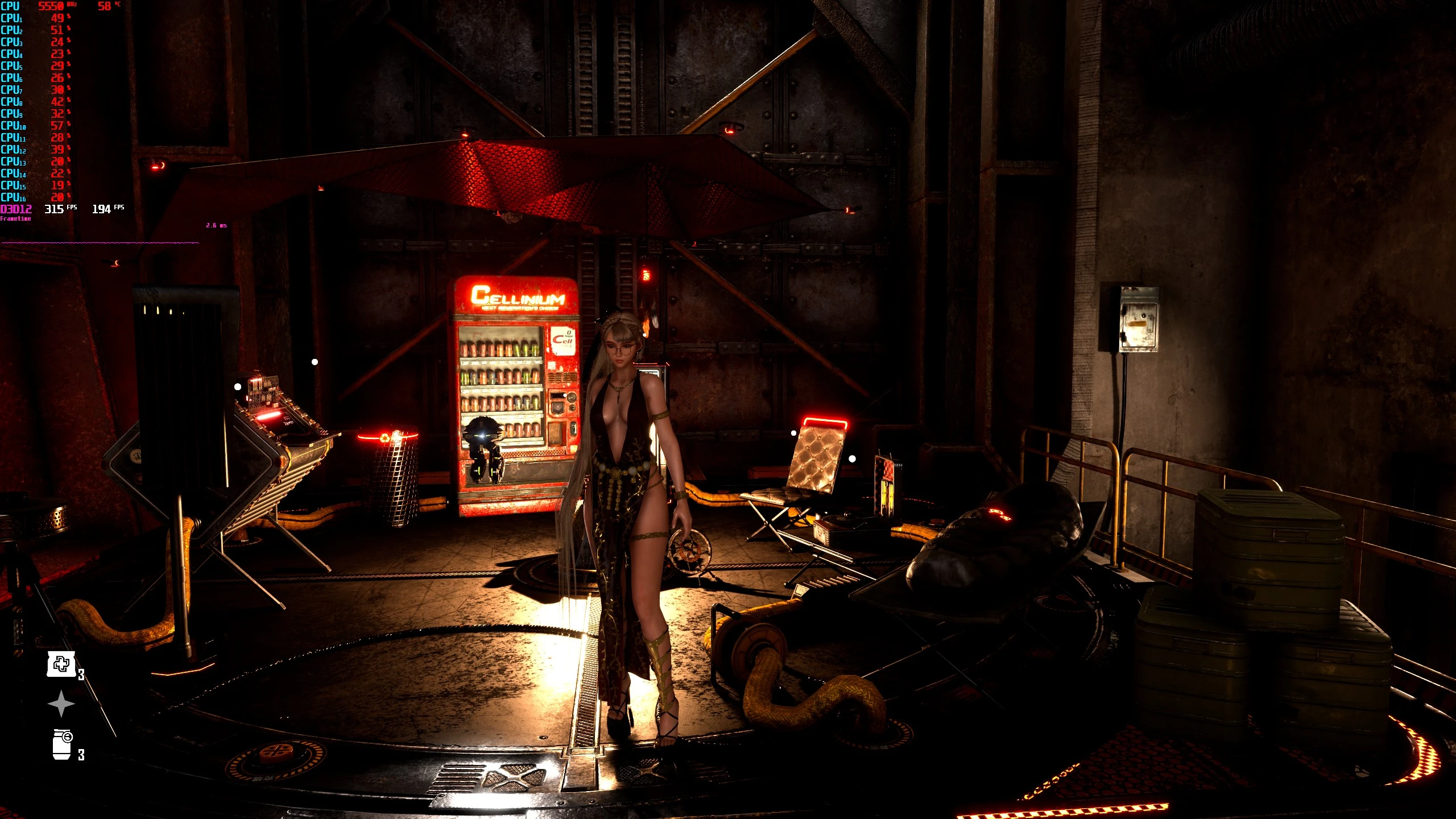
Task: Select the grenade canister item
Action: pos(62,744)
